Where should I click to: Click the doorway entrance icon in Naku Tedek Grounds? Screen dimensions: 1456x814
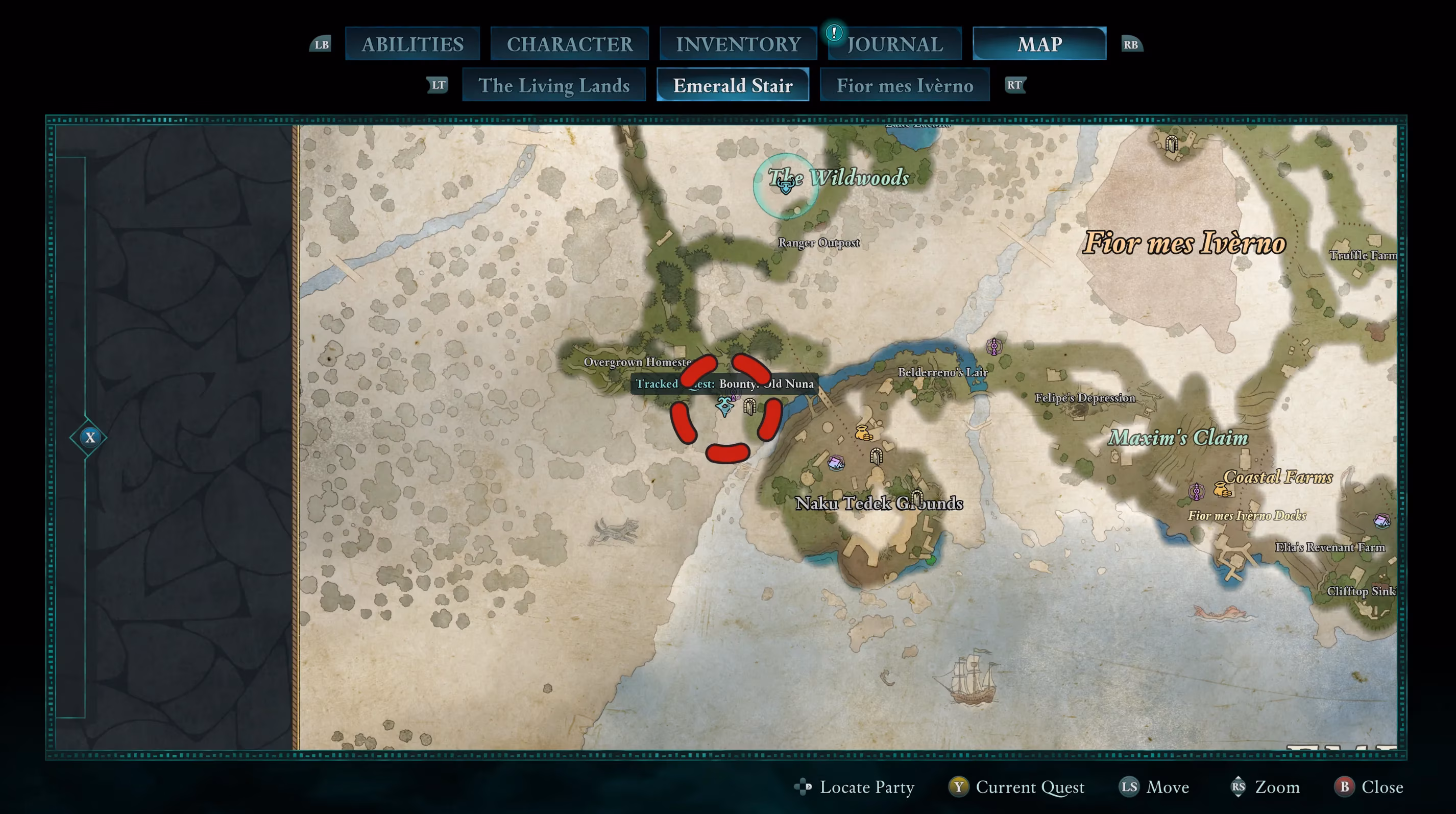coord(877,457)
